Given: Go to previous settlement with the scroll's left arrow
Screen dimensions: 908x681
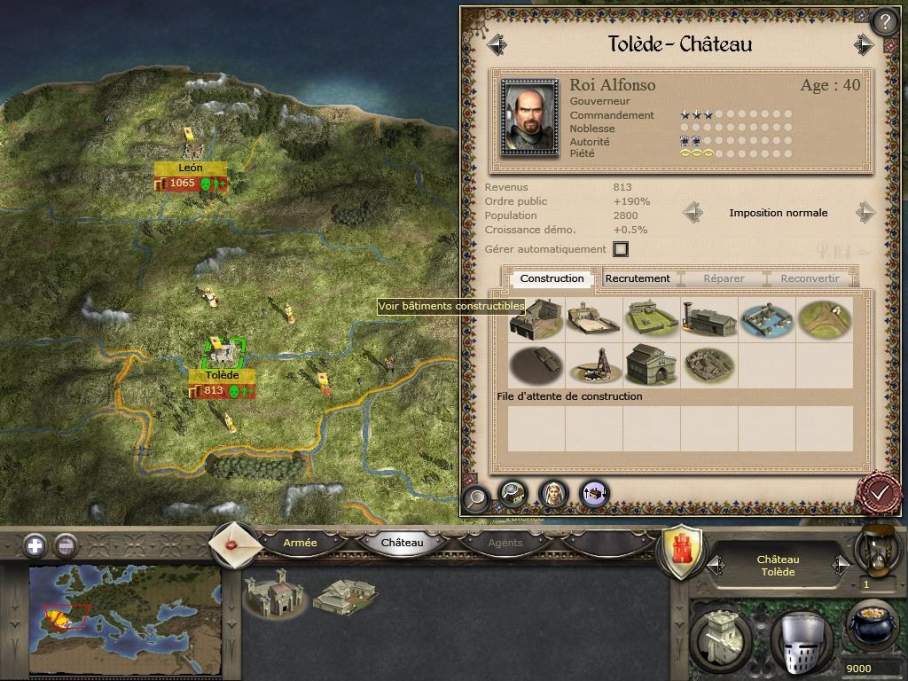Looking at the screenshot, I should pyautogui.click(x=496, y=45).
